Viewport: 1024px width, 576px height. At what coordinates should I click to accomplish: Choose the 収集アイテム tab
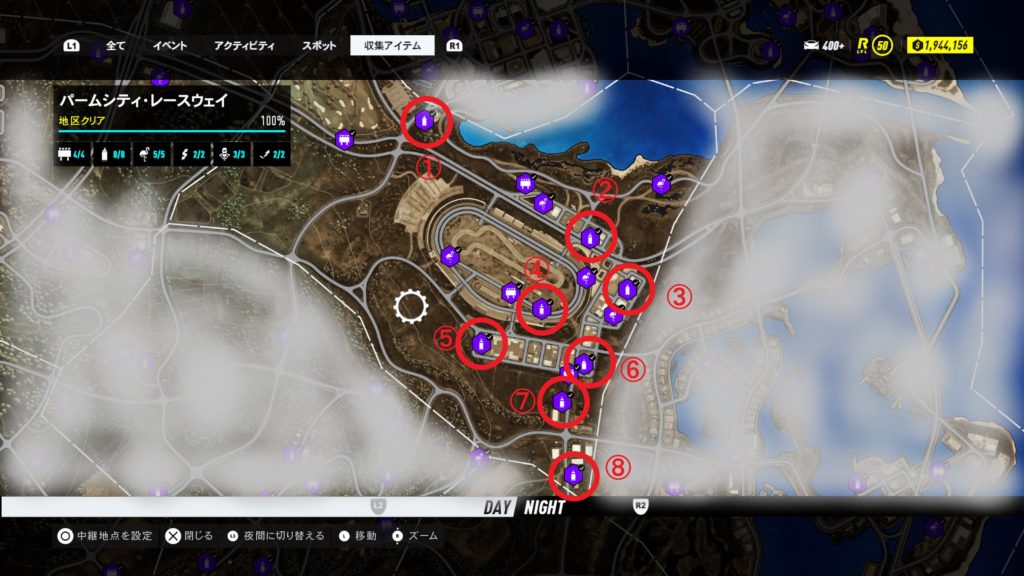(x=392, y=46)
